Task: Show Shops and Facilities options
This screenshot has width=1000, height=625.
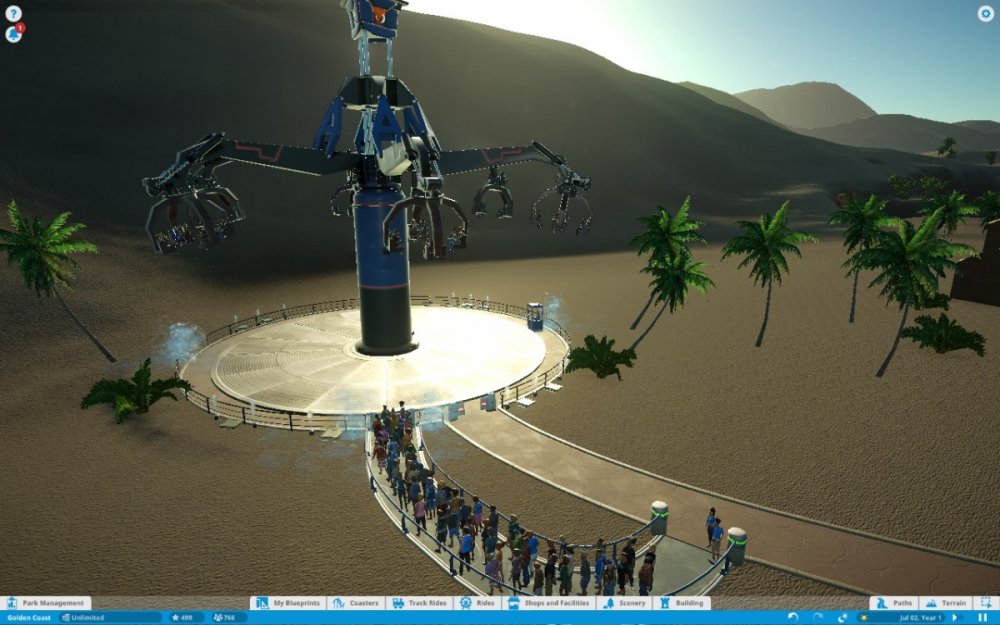Action: pos(549,603)
